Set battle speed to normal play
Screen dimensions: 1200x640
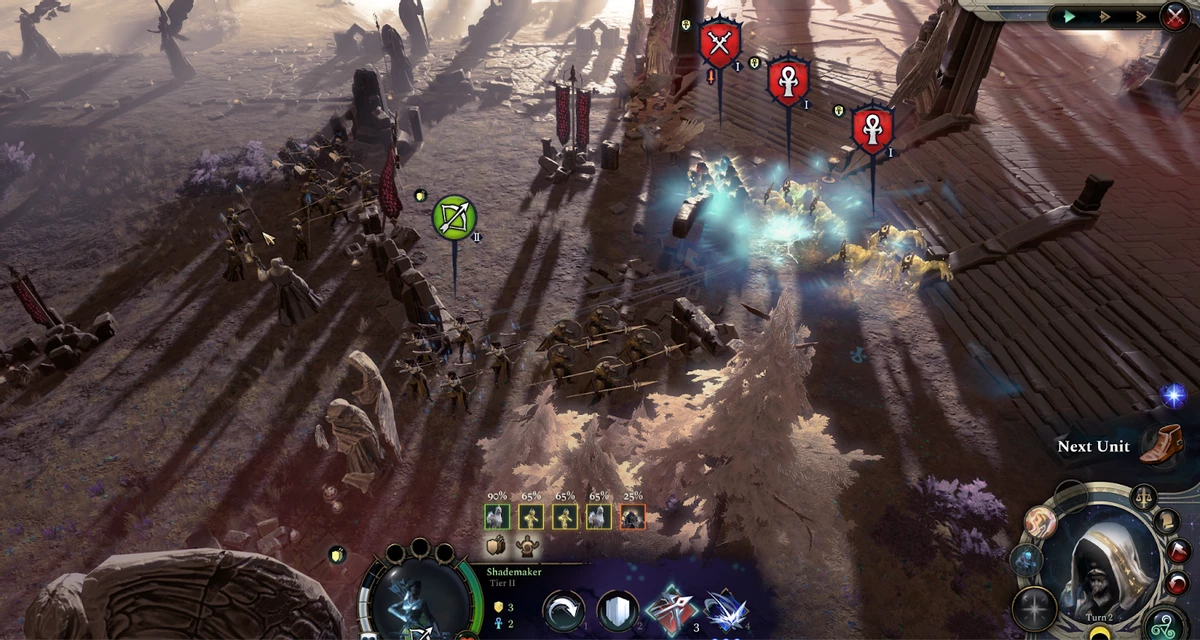[1070, 16]
